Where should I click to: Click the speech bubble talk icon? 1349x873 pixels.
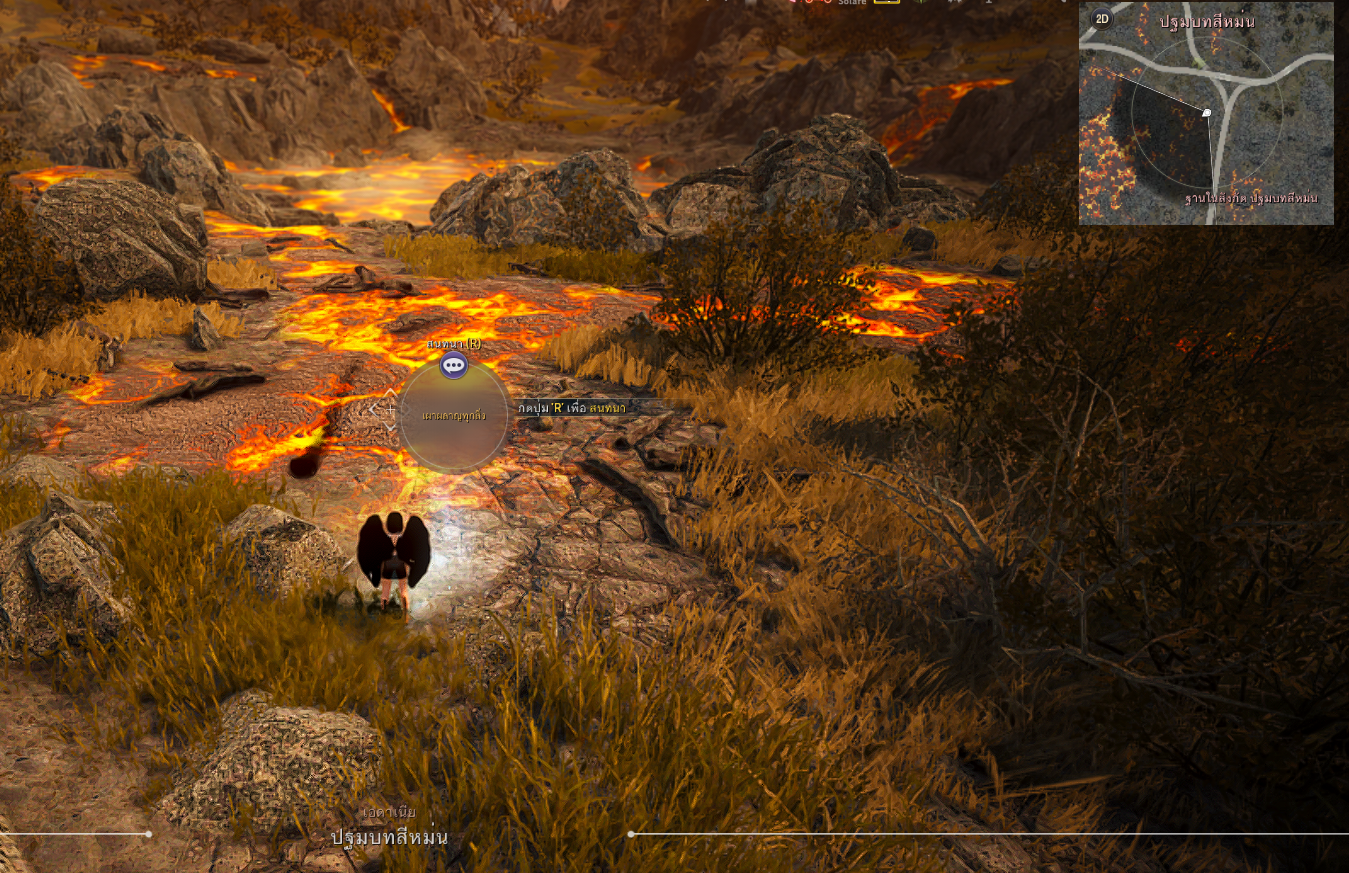point(454,365)
